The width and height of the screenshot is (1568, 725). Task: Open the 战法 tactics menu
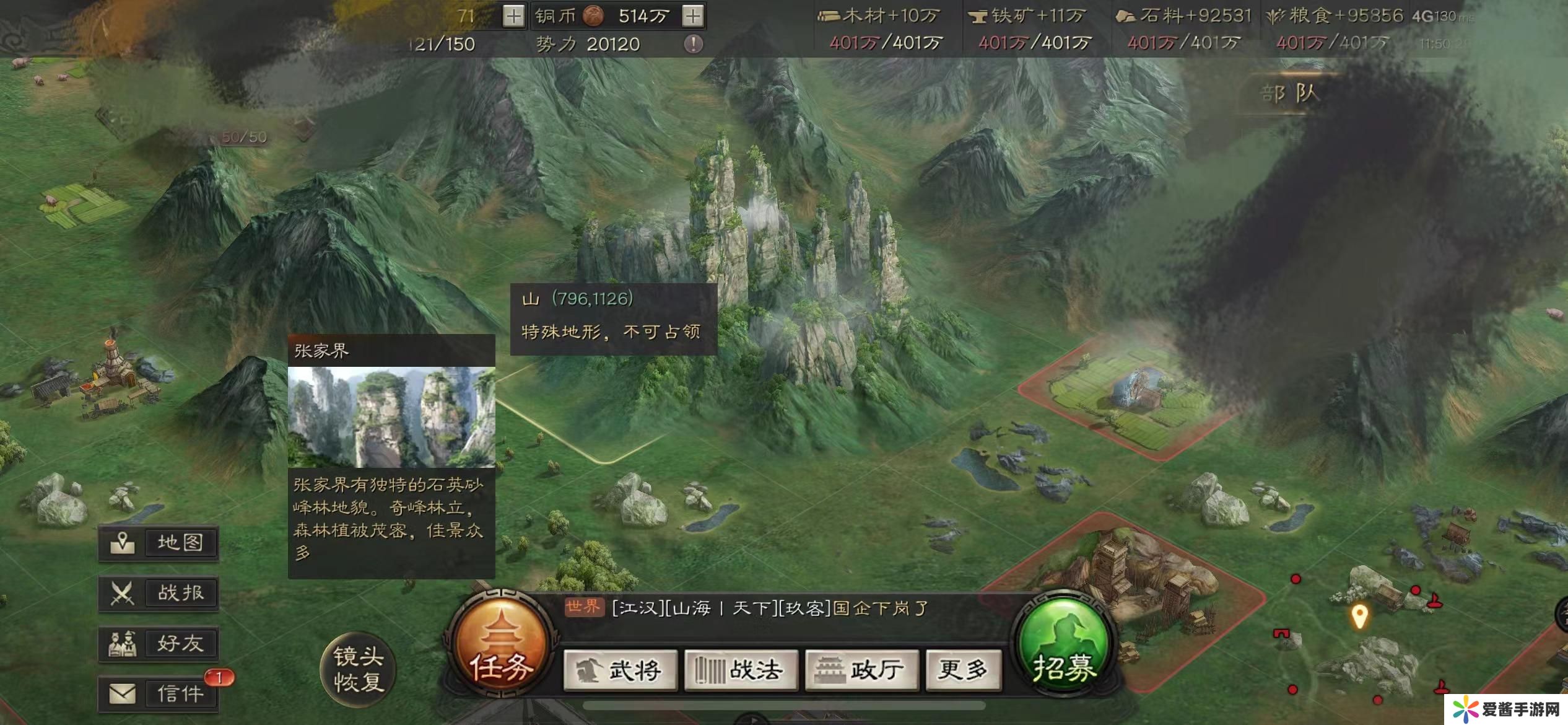(741, 670)
